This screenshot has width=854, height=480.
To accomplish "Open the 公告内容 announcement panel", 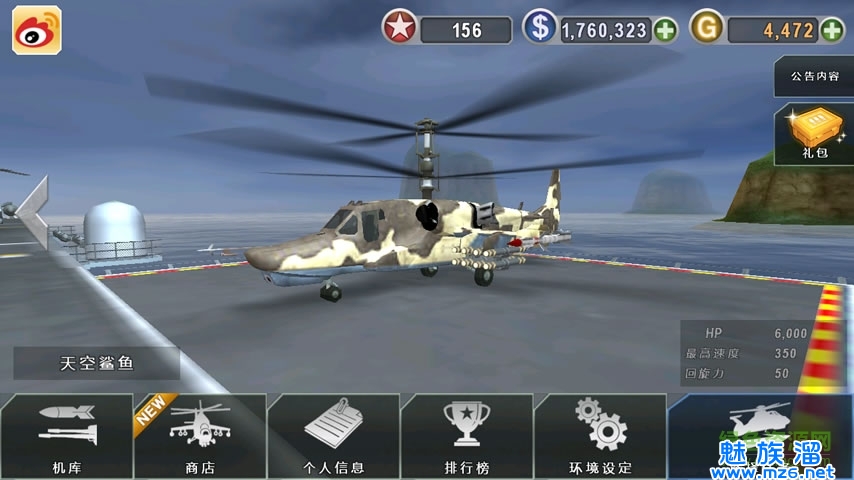I will click(x=814, y=76).
